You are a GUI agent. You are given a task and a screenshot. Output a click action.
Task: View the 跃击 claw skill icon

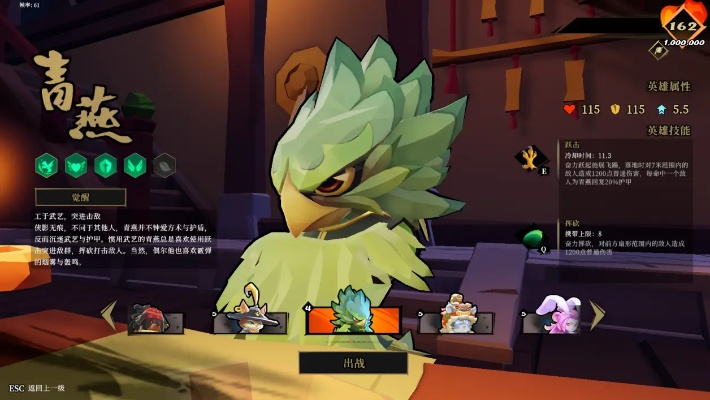coord(530,157)
